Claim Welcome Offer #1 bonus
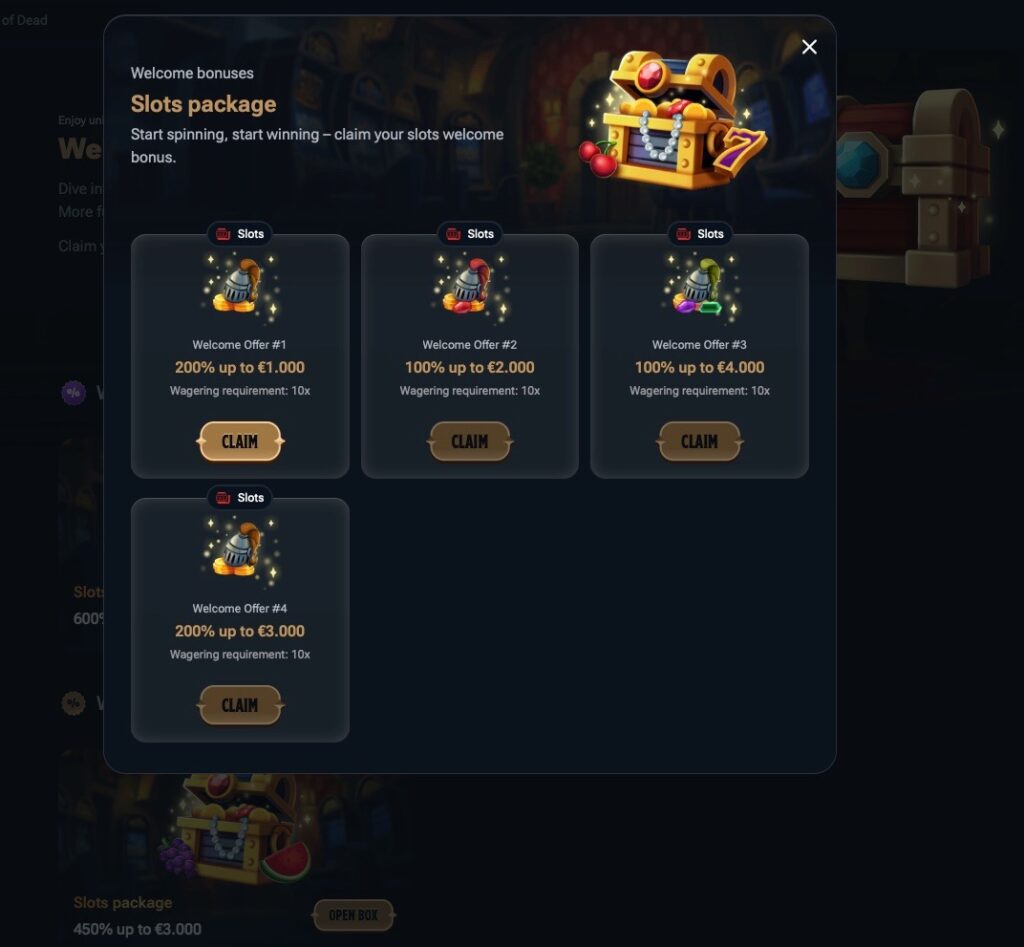This screenshot has height=947, width=1024. (240, 441)
